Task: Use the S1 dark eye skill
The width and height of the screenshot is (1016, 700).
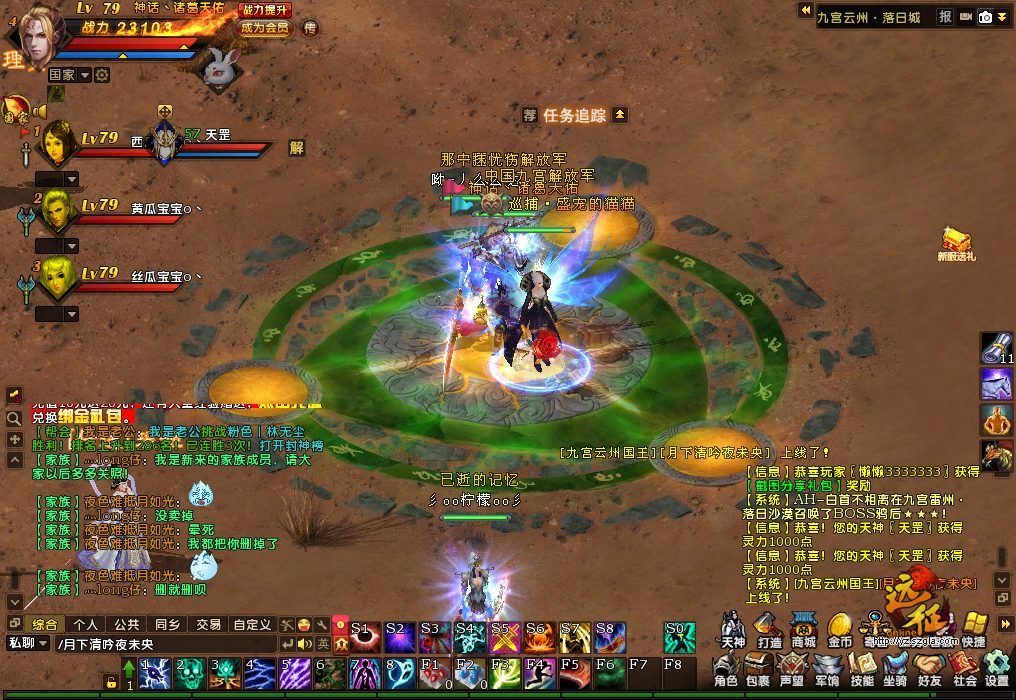Action: [363, 637]
